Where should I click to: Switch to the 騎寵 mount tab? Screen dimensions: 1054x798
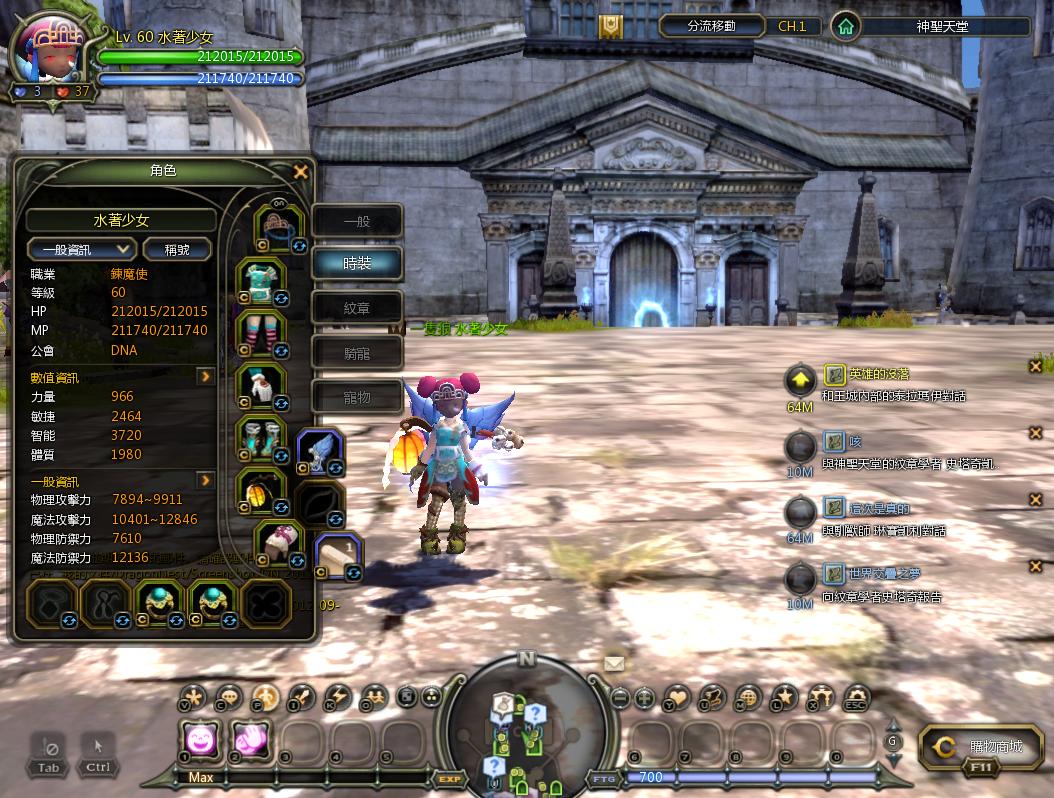coord(357,352)
